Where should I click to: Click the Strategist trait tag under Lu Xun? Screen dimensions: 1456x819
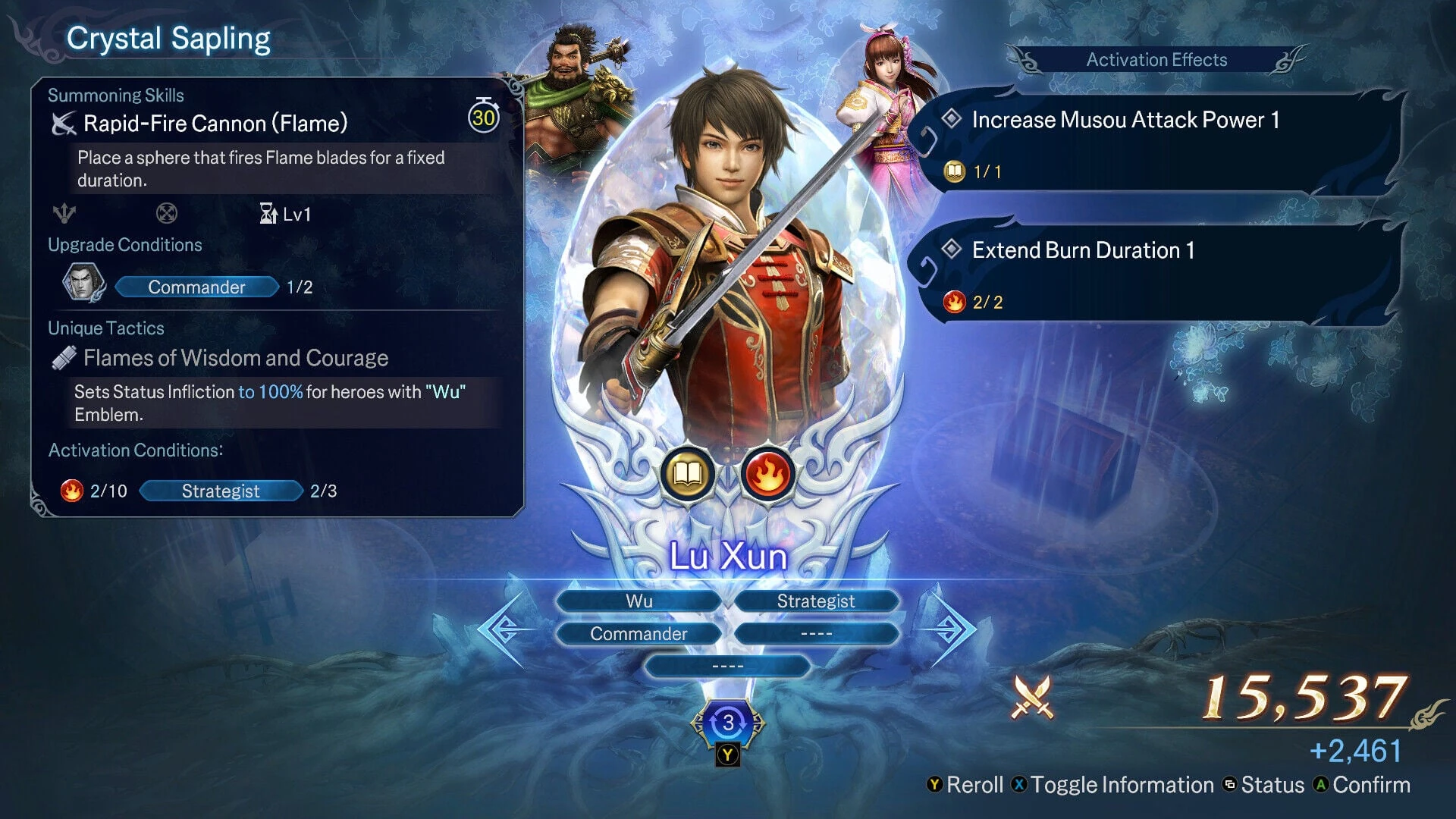[x=815, y=601]
